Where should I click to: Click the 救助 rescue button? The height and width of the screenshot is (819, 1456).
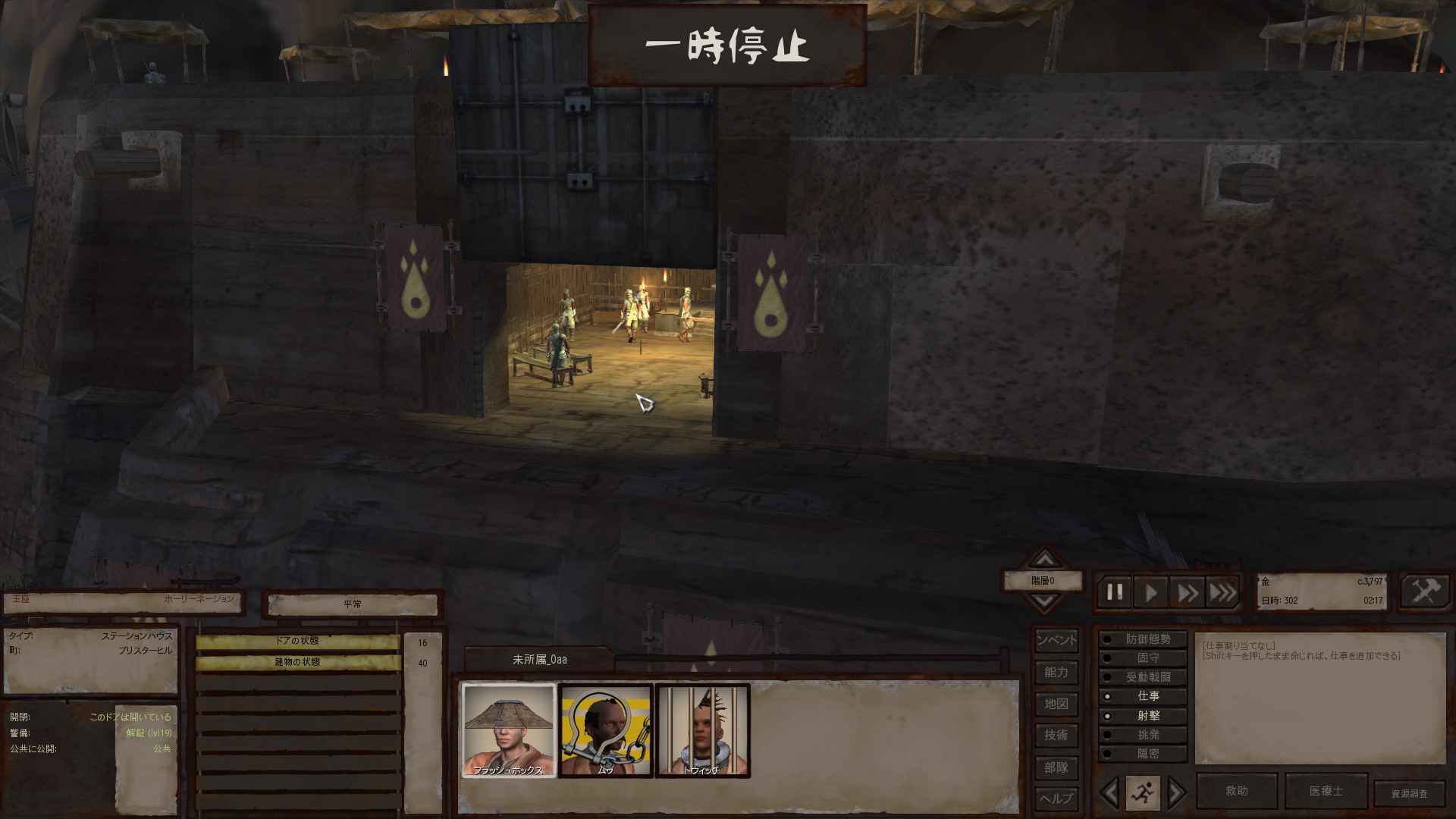point(1236,791)
